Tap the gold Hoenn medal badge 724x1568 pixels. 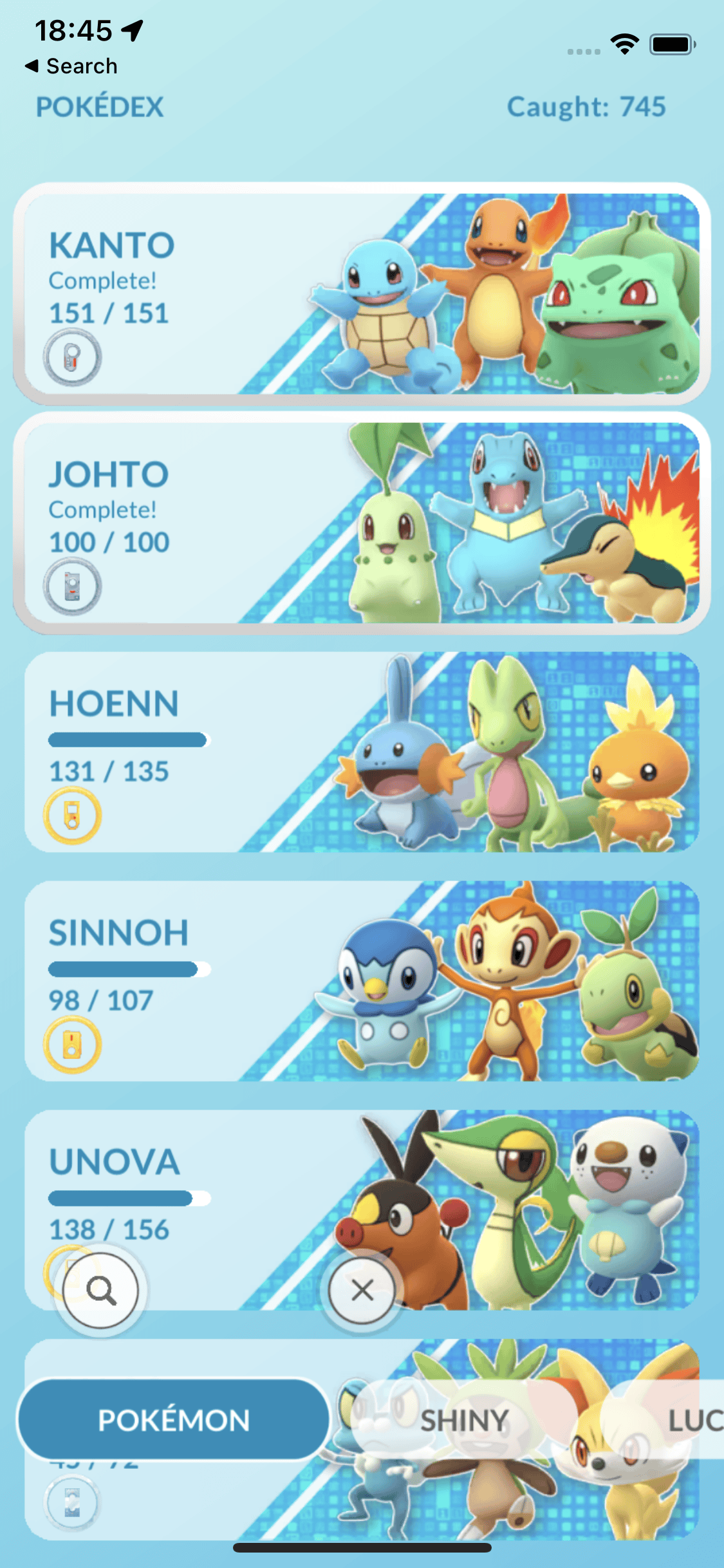click(72, 816)
